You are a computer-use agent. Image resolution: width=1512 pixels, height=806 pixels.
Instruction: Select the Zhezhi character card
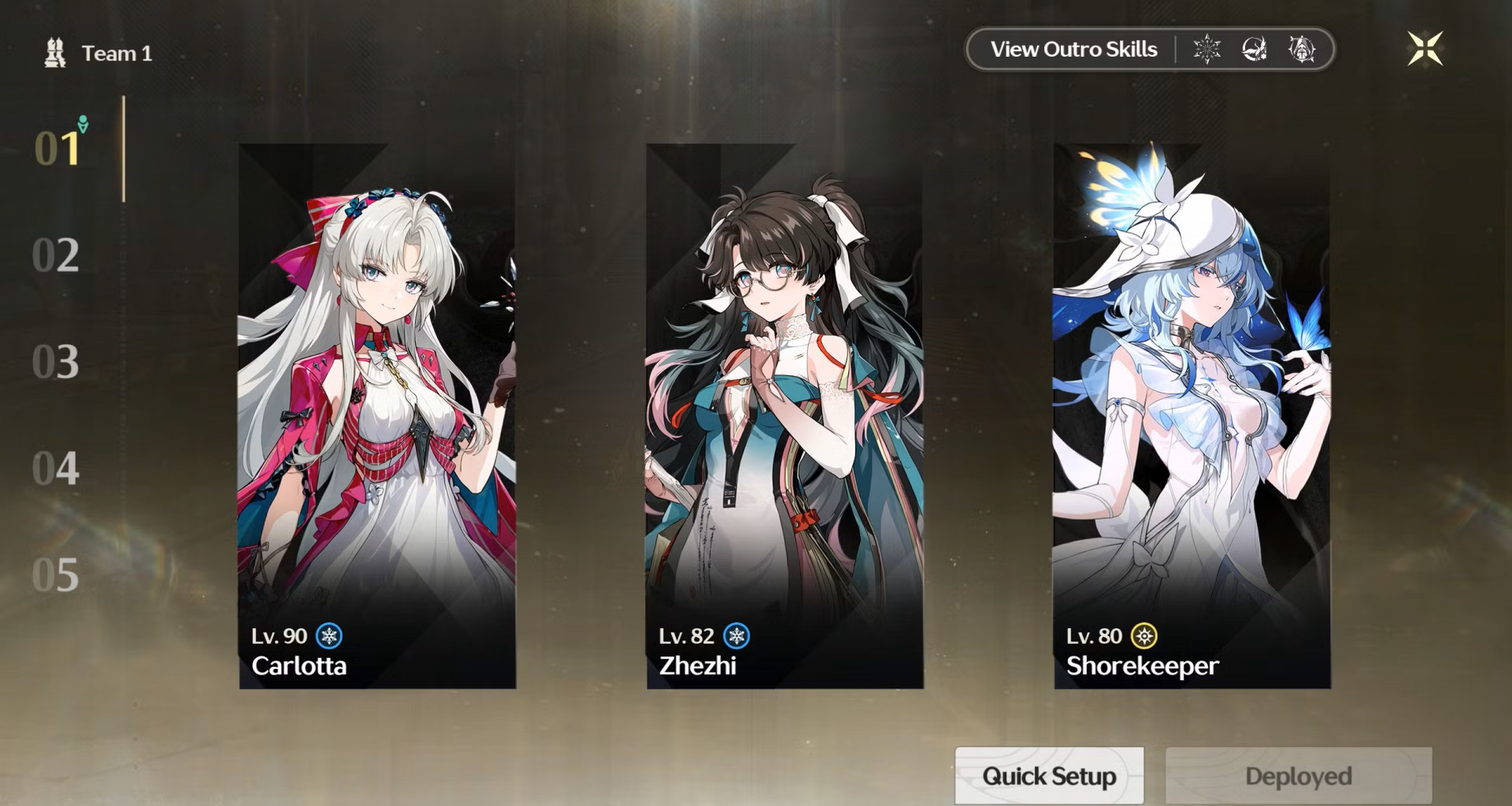[x=784, y=416]
